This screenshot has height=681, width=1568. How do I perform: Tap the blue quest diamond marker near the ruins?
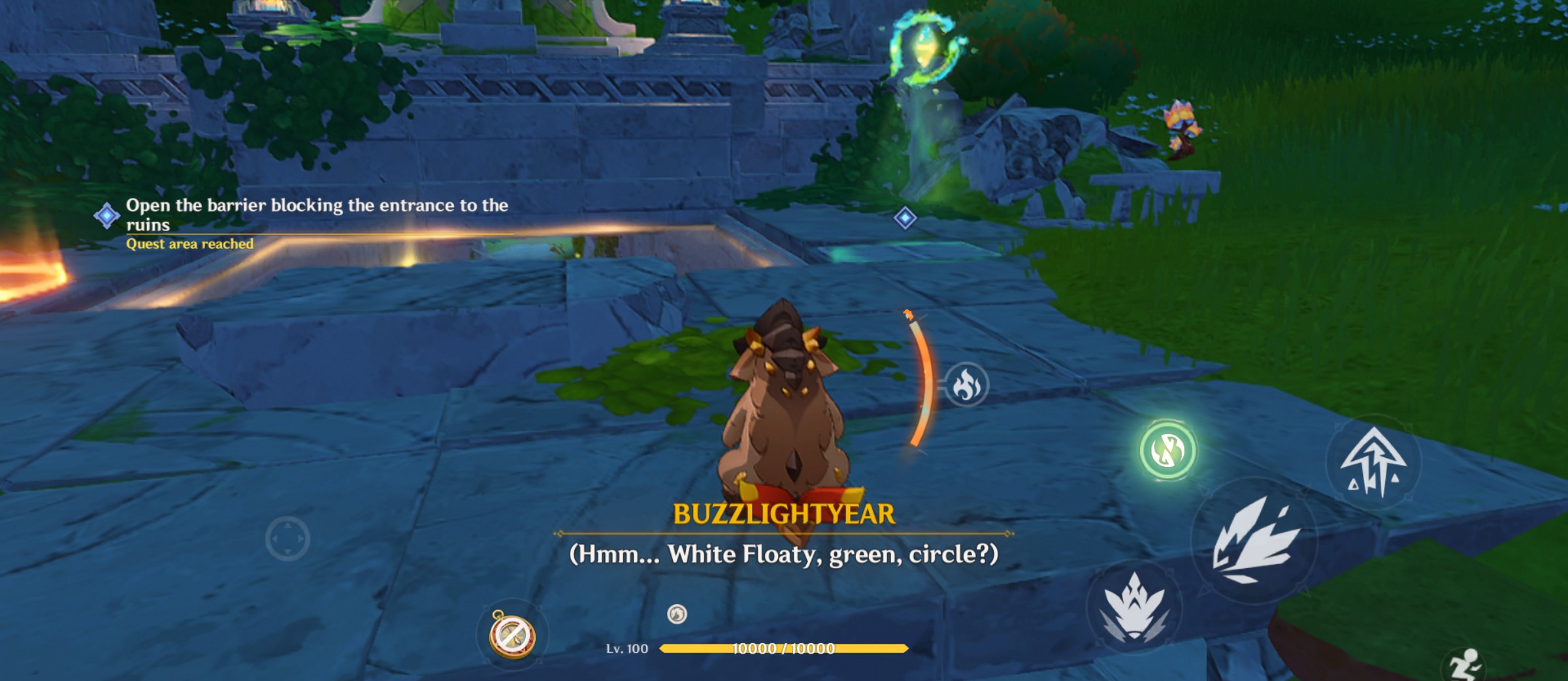click(x=904, y=221)
